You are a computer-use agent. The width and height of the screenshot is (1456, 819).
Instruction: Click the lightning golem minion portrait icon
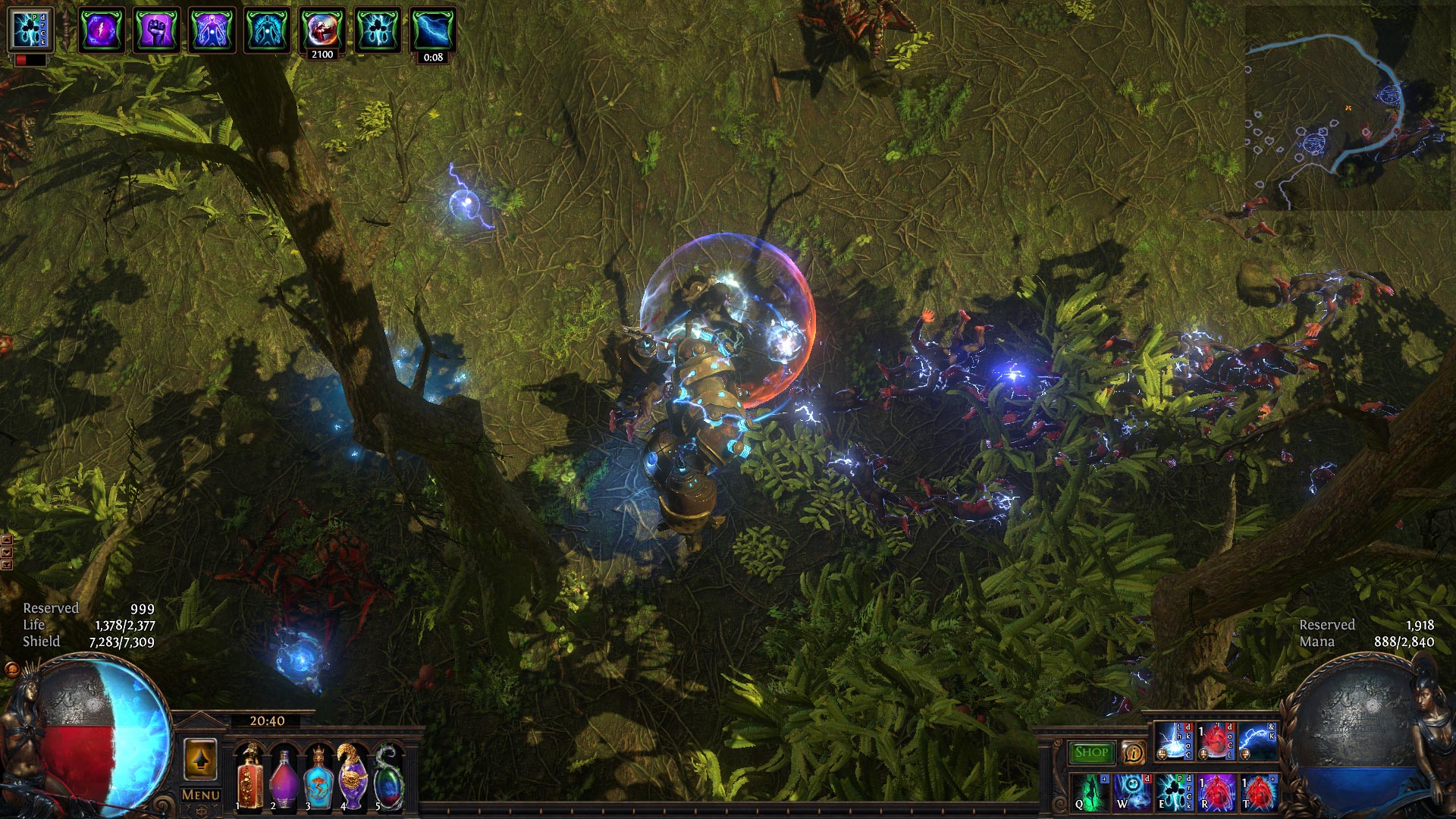pyautogui.click(x=30, y=30)
